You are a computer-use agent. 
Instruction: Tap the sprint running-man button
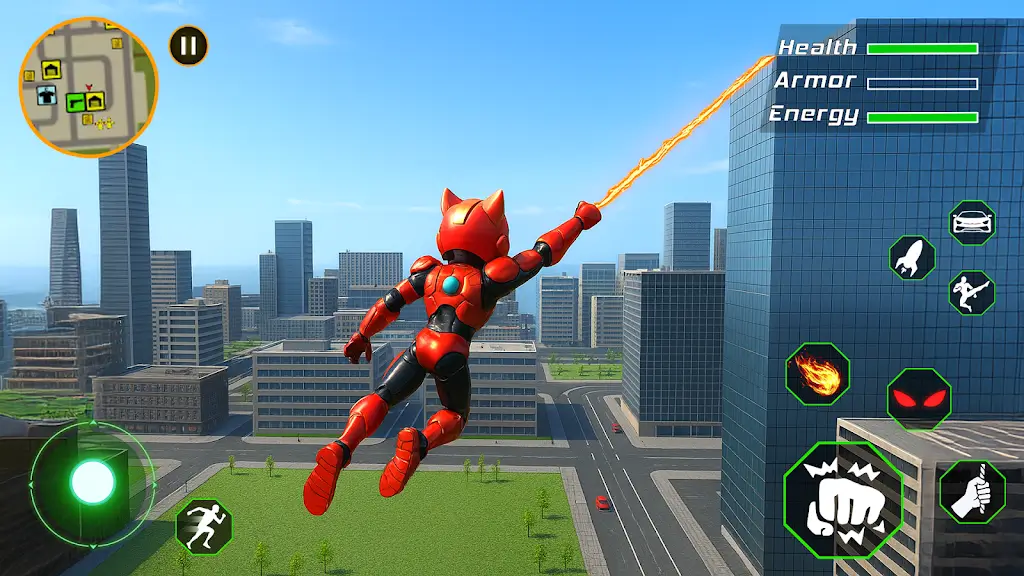pos(204,526)
